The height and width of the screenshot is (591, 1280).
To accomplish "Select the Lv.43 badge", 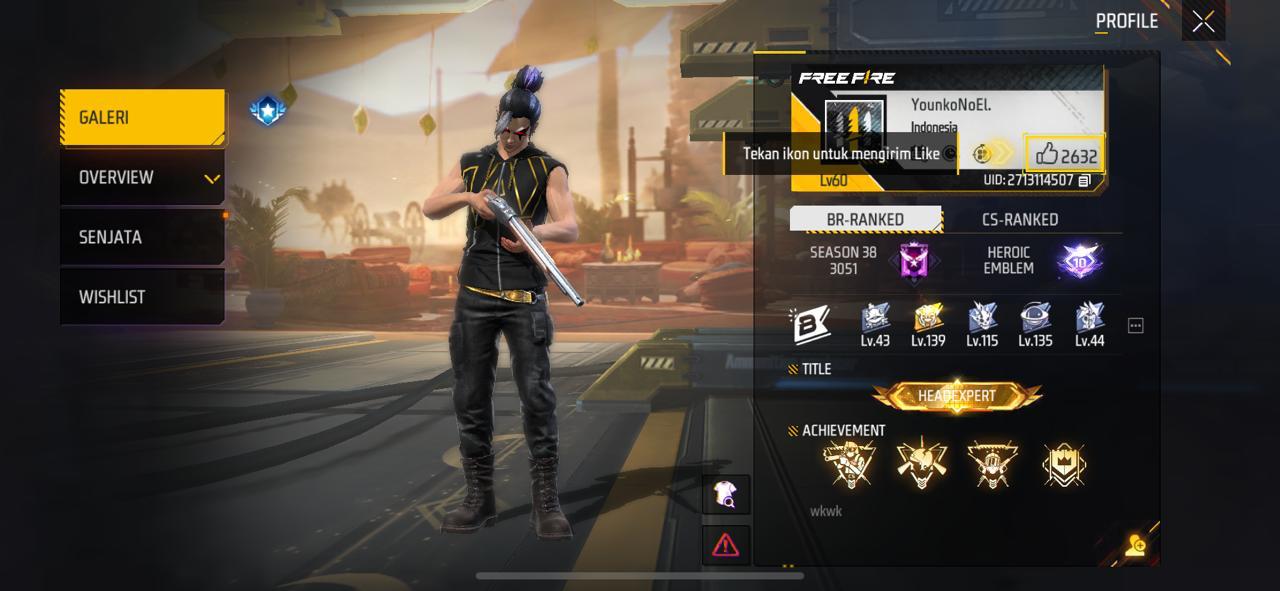I will [875, 320].
